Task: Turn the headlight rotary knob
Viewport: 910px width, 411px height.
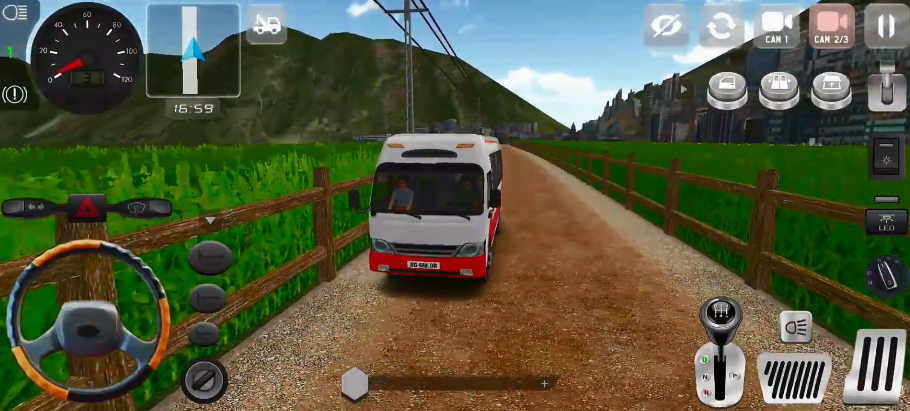Action: (886, 275)
